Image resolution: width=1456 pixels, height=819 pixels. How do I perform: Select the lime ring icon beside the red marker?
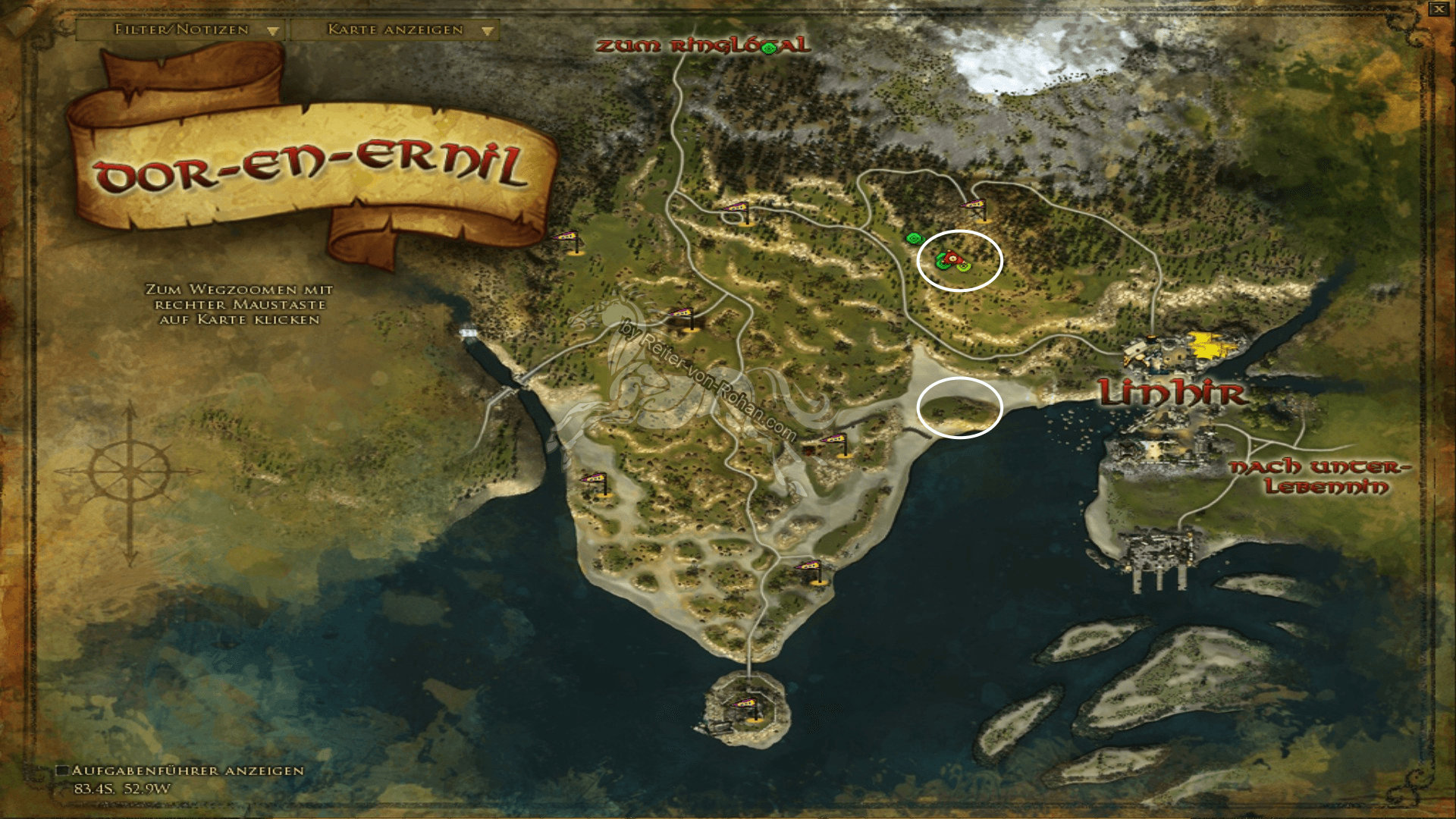(964, 266)
